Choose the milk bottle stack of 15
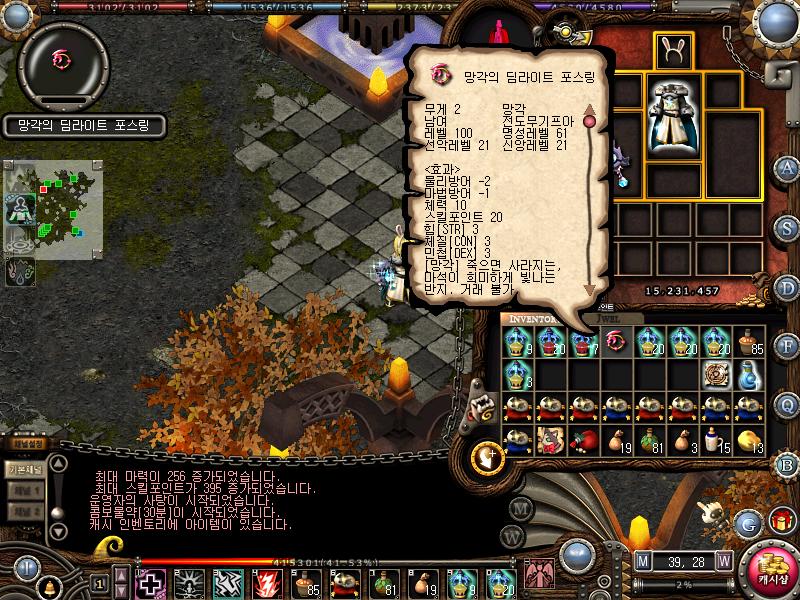The height and width of the screenshot is (600, 800). (714, 440)
